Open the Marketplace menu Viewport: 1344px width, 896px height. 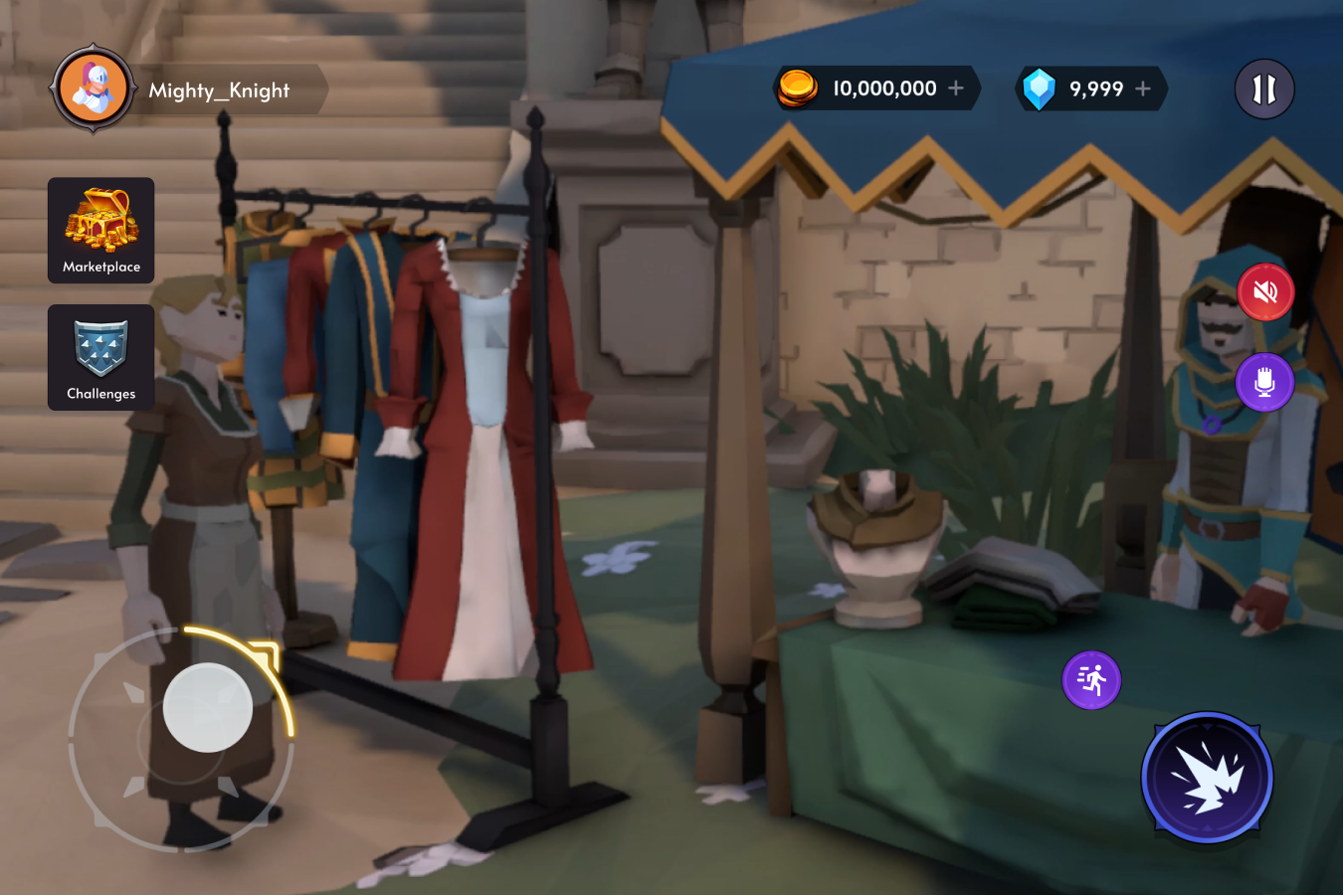[100, 231]
